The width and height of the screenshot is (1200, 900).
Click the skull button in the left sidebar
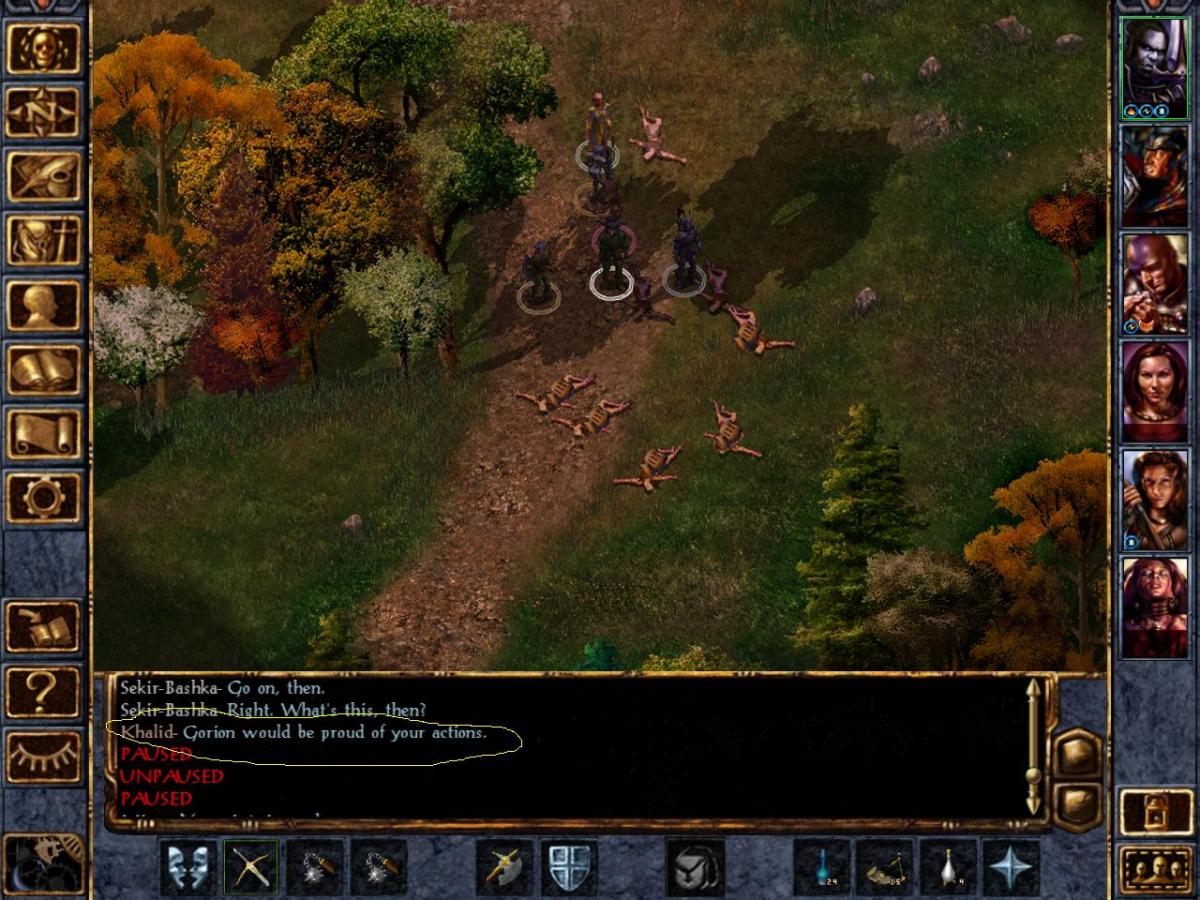(x=43, y=49)
